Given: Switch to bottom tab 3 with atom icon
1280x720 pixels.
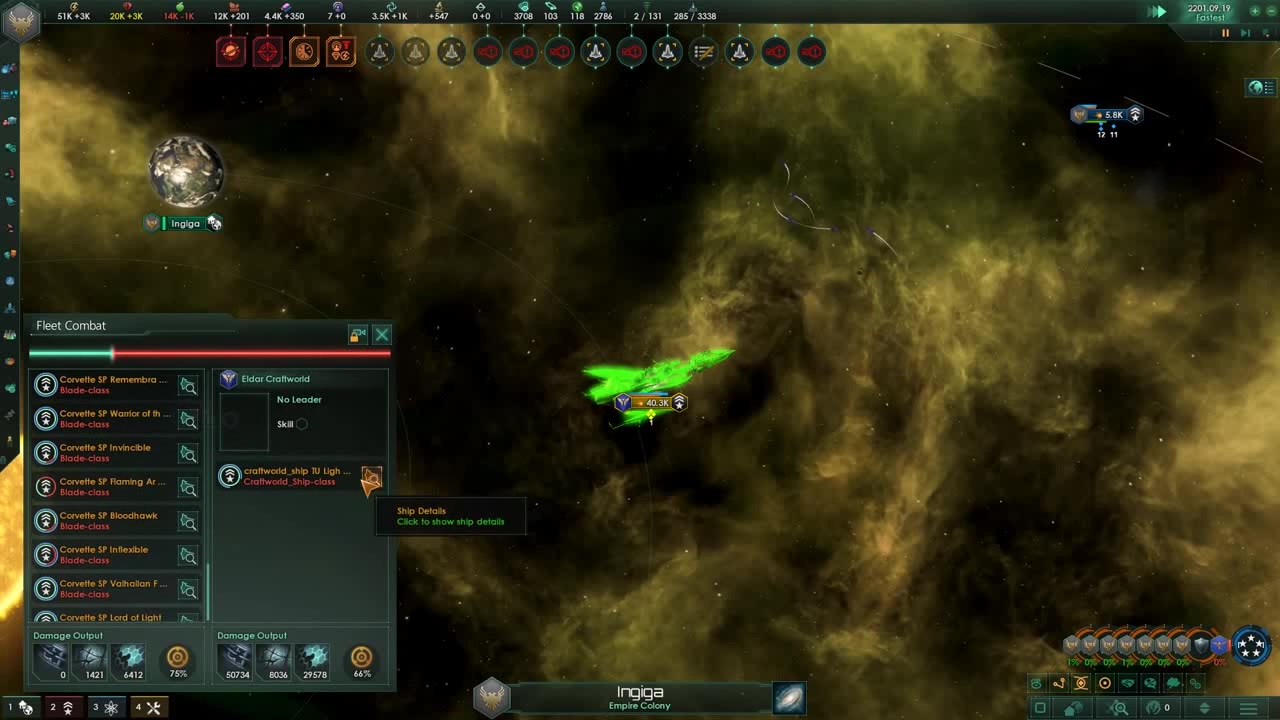Looking at the screenshot, I should coord(106,708).
